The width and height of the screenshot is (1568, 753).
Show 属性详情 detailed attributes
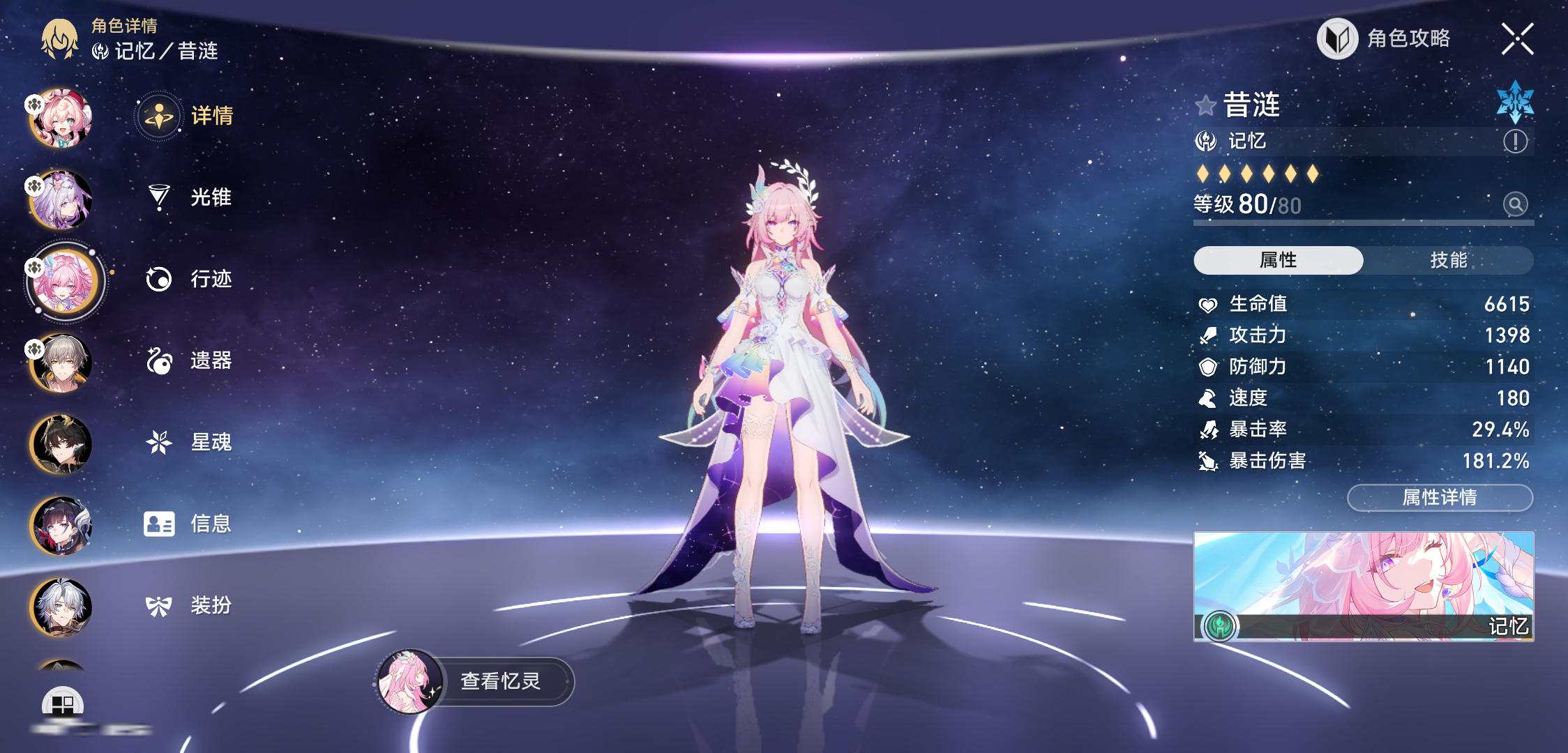1439,497
